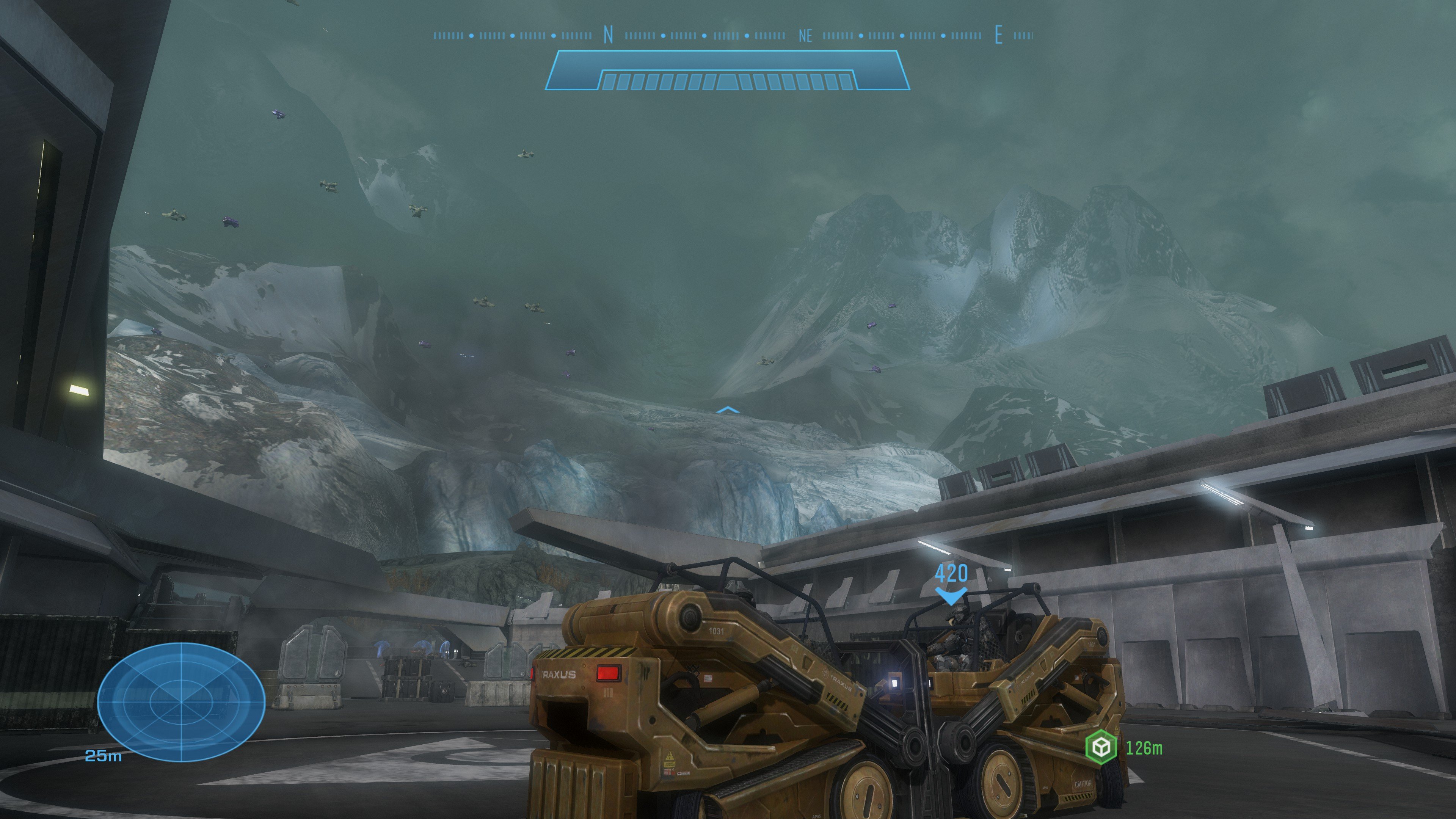Image resolution: width=1456 pixels, height=819 pixels.
Task: Click the circular motion tracker radar
Action: 181,701
